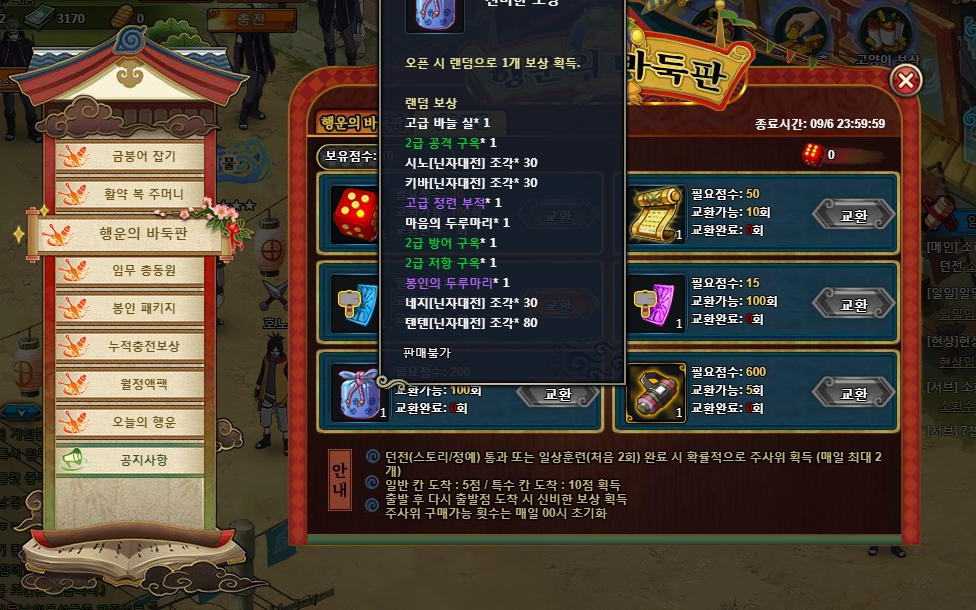The image size is (976, 610).
Task: Open the 금붕어 잡기 event
Action: coord(137,157)
